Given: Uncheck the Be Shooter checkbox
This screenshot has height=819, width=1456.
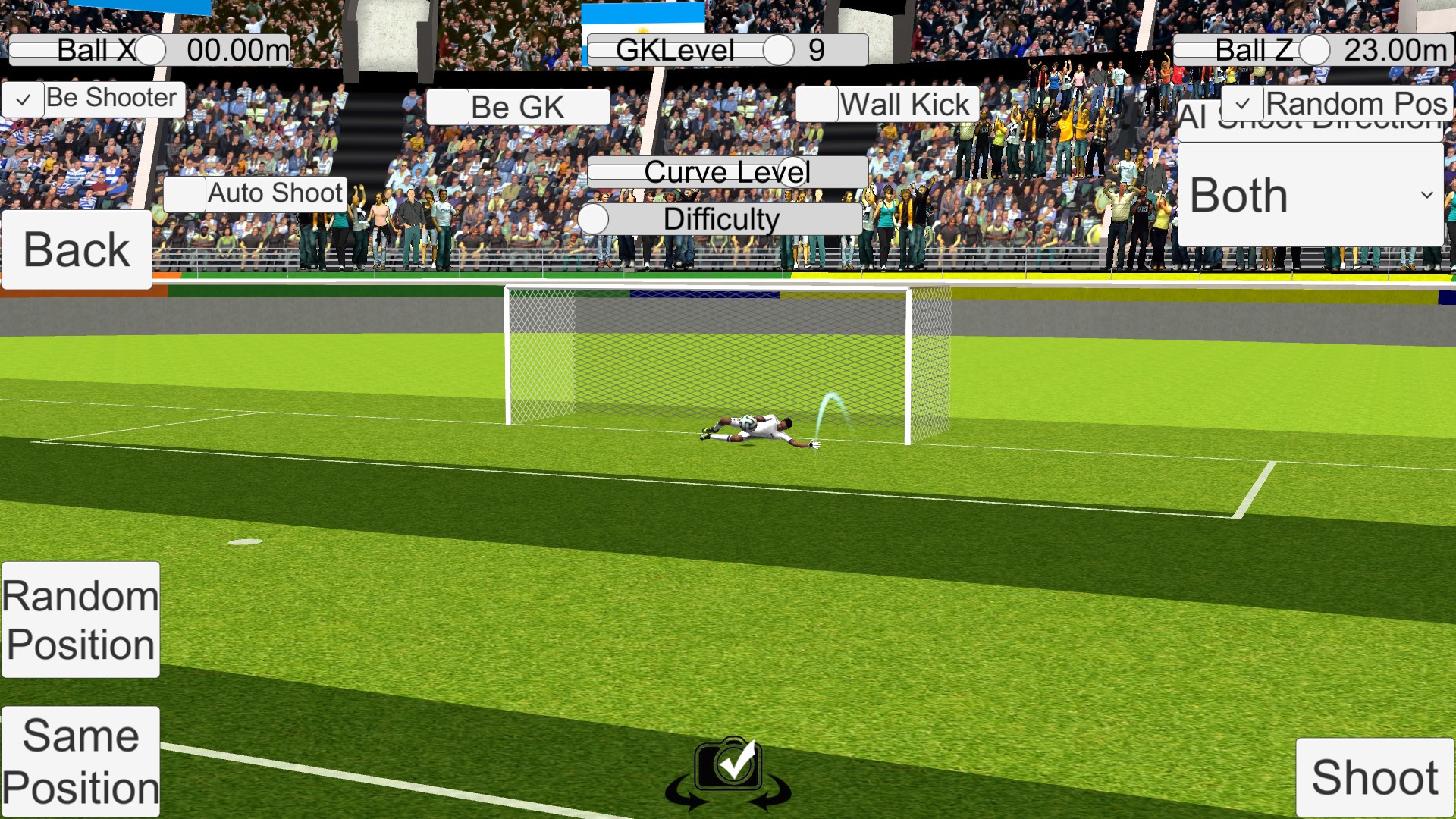Looking at the screenshot, I should click(x=24, y=99).
